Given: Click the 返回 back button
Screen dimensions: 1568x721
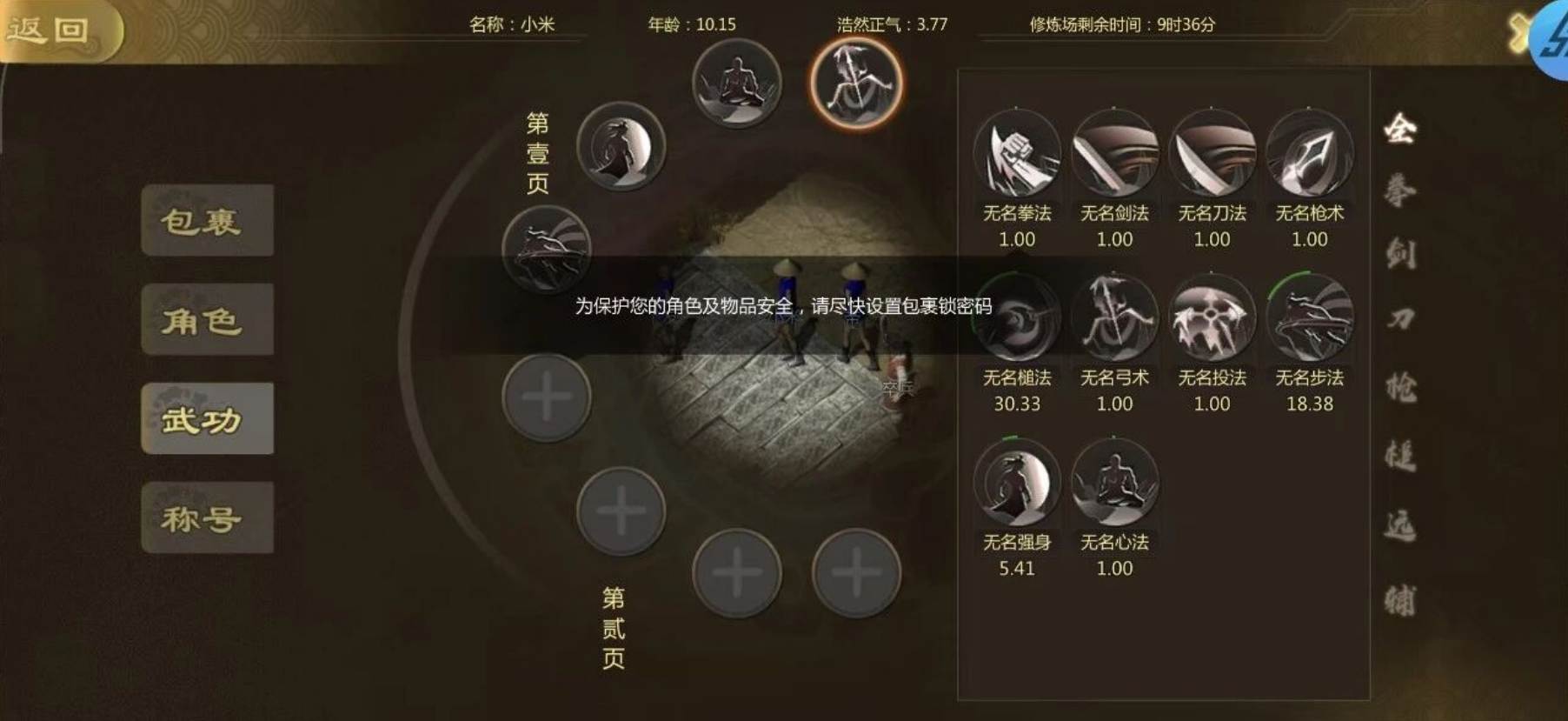Looking at the screenshot, I should [52, 28].
